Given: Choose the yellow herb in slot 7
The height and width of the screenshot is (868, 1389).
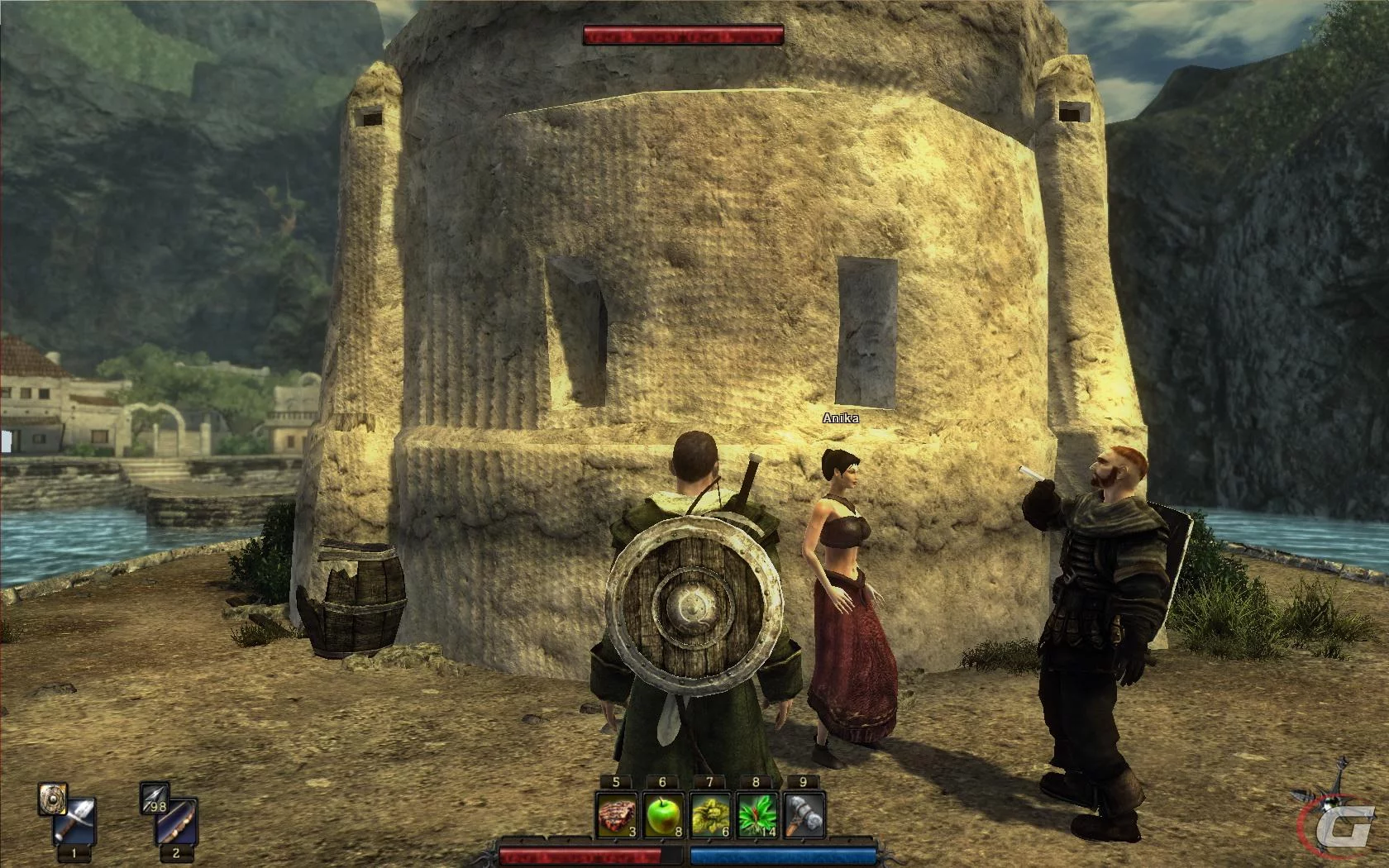Looking at the screenshot, I should pos(710,814).
